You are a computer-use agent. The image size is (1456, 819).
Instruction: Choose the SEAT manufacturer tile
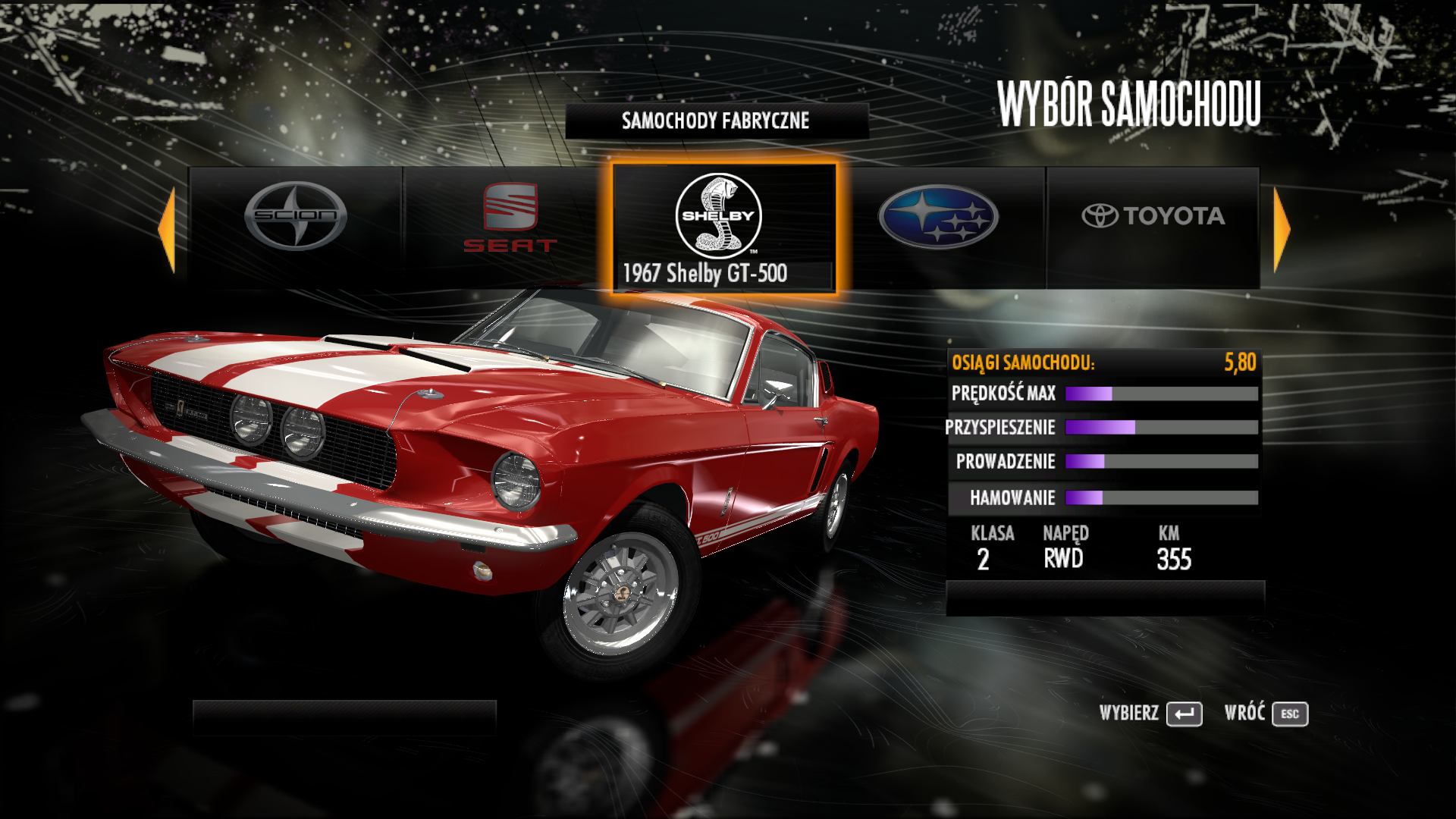tap(510, 226)
